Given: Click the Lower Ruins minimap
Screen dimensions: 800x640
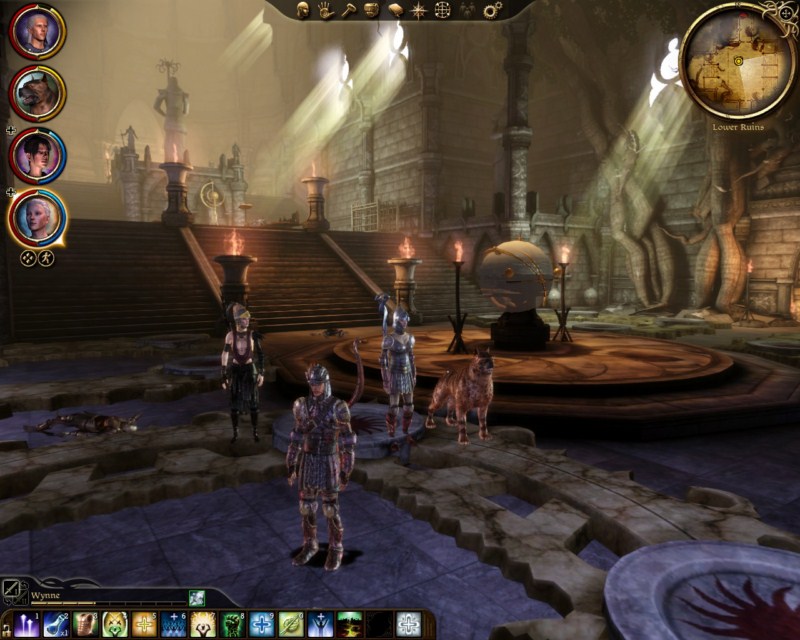Looking at the screenshot, I should [x=738, y=60].
